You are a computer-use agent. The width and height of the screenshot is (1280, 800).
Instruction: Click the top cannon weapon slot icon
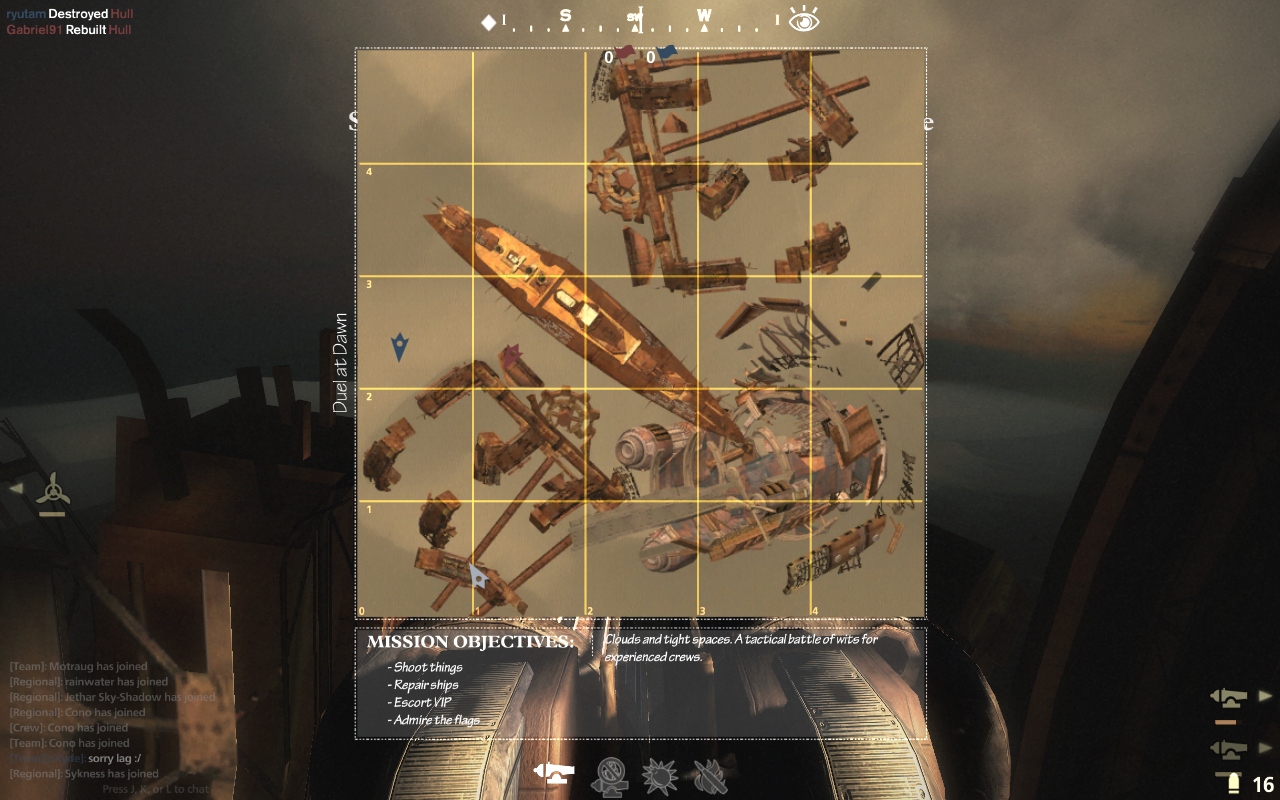click(x=1231, y=698)
